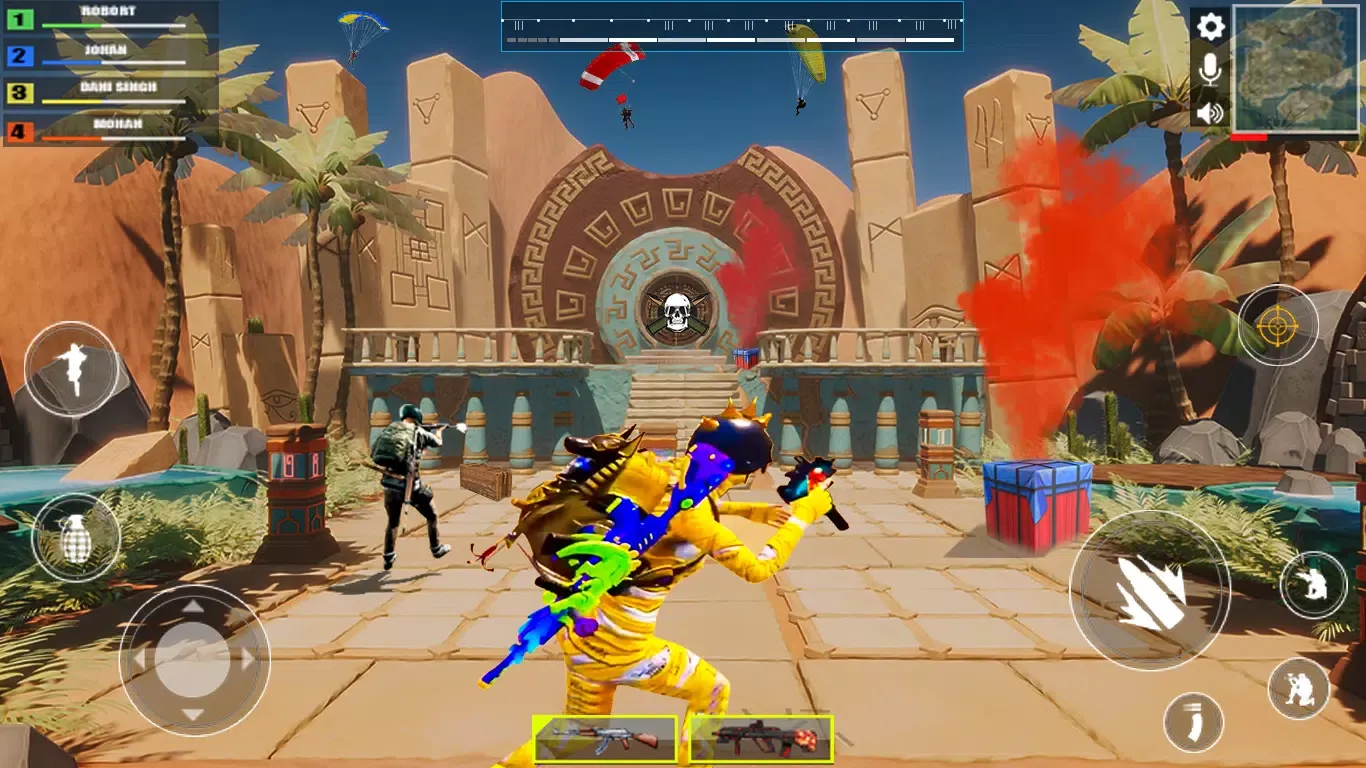Open the settings gear icon
1366x768 pixels.
[x=1210, y=27]
